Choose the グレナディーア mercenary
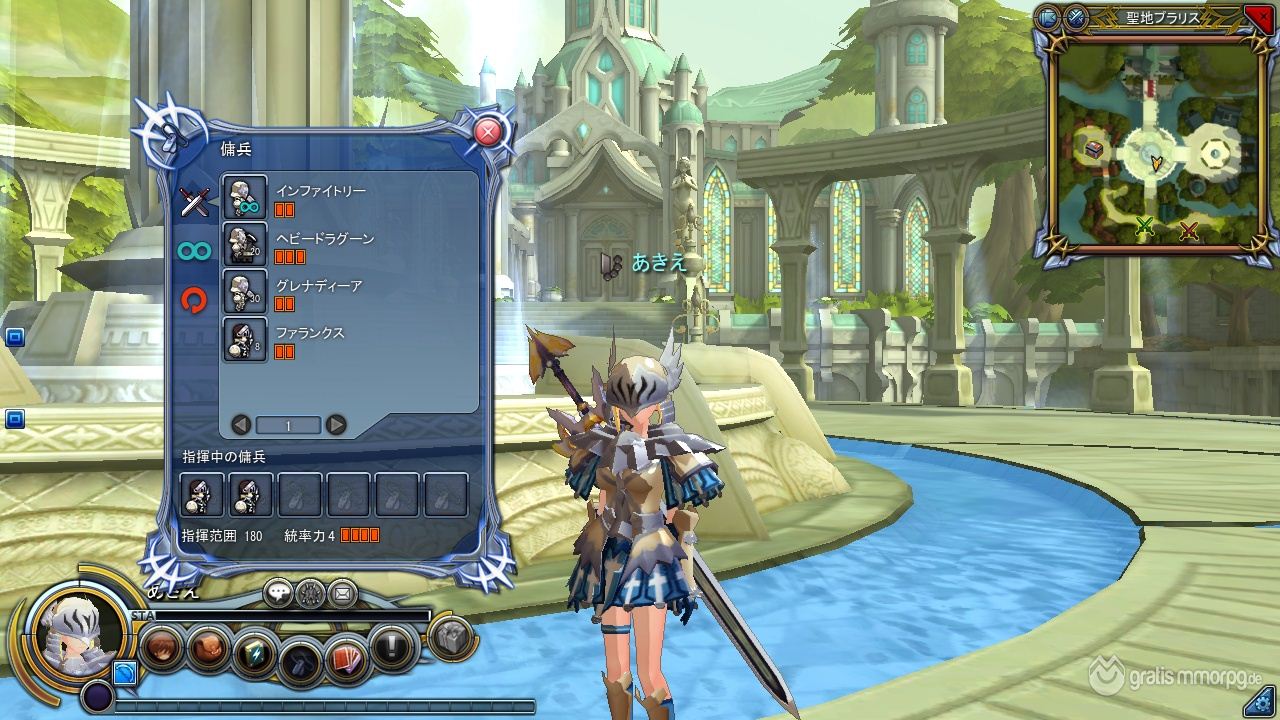This screenshot has width=1280, height=720. 245,292
